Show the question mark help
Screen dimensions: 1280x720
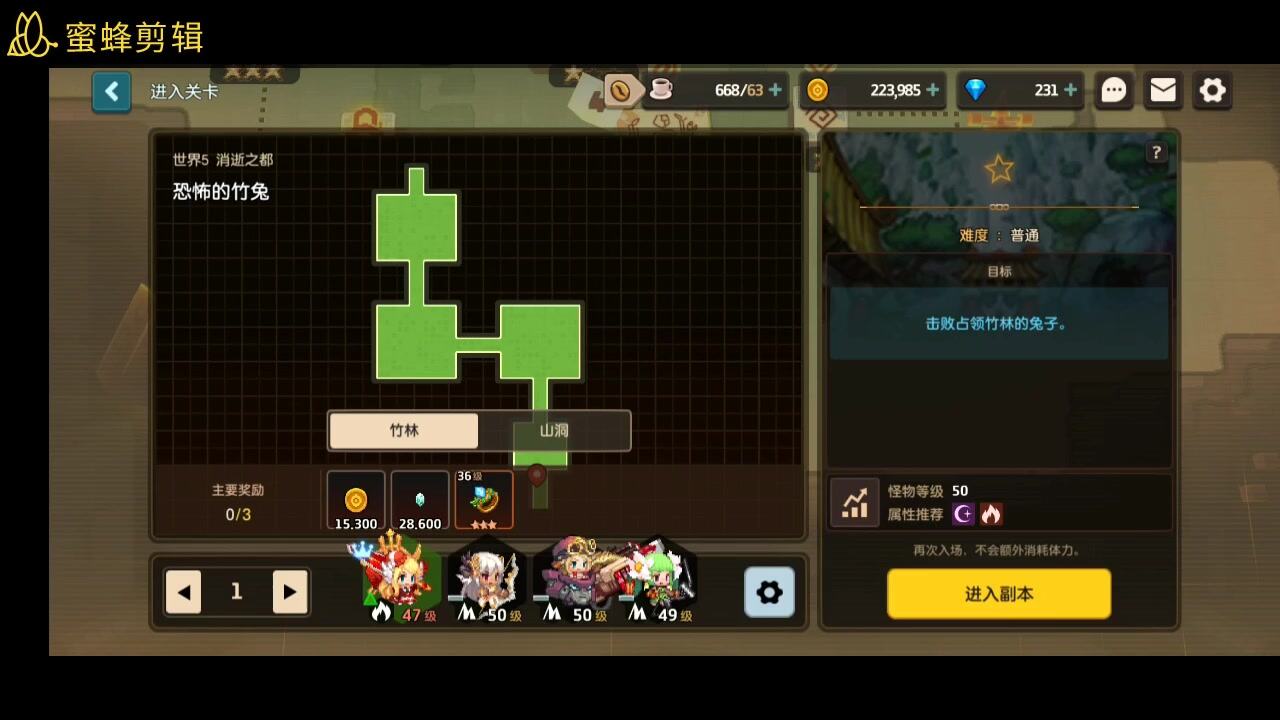(1156, 152)
